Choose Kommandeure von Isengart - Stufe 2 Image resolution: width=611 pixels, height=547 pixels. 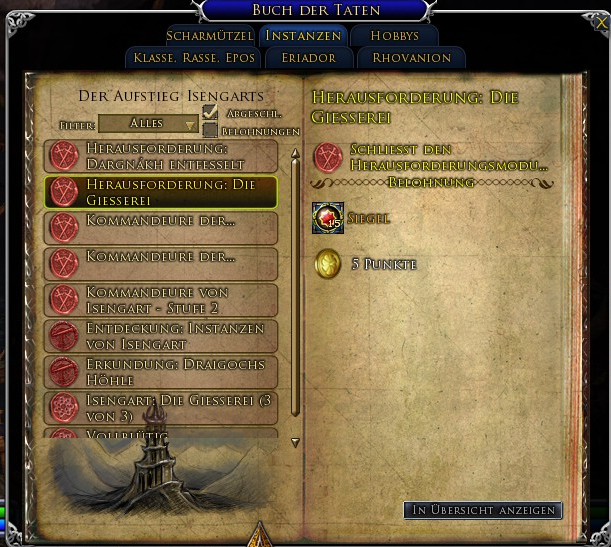pyautogui.click(x=161, y=299)
